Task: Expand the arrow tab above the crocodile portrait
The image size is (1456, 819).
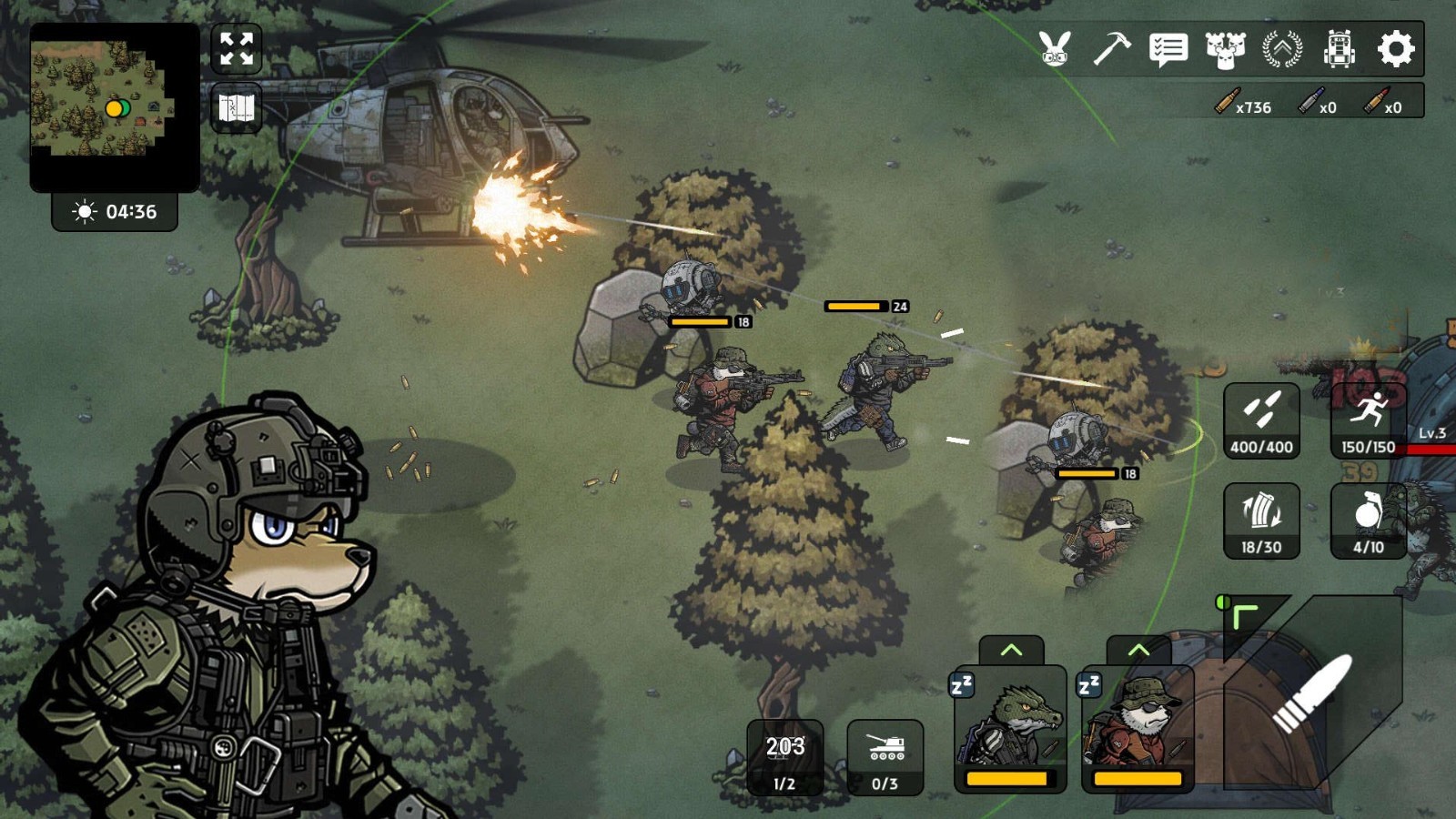Action: 1011,650
